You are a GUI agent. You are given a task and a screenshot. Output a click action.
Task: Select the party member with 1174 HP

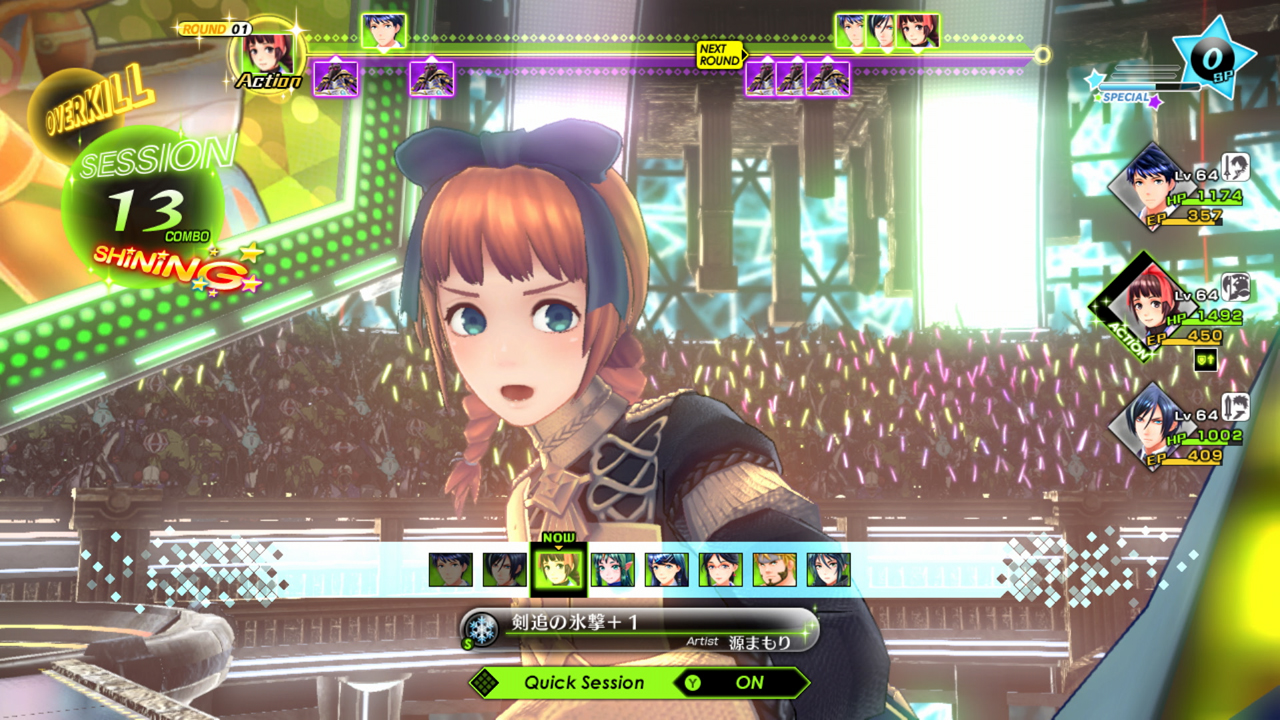point(1150,186)
